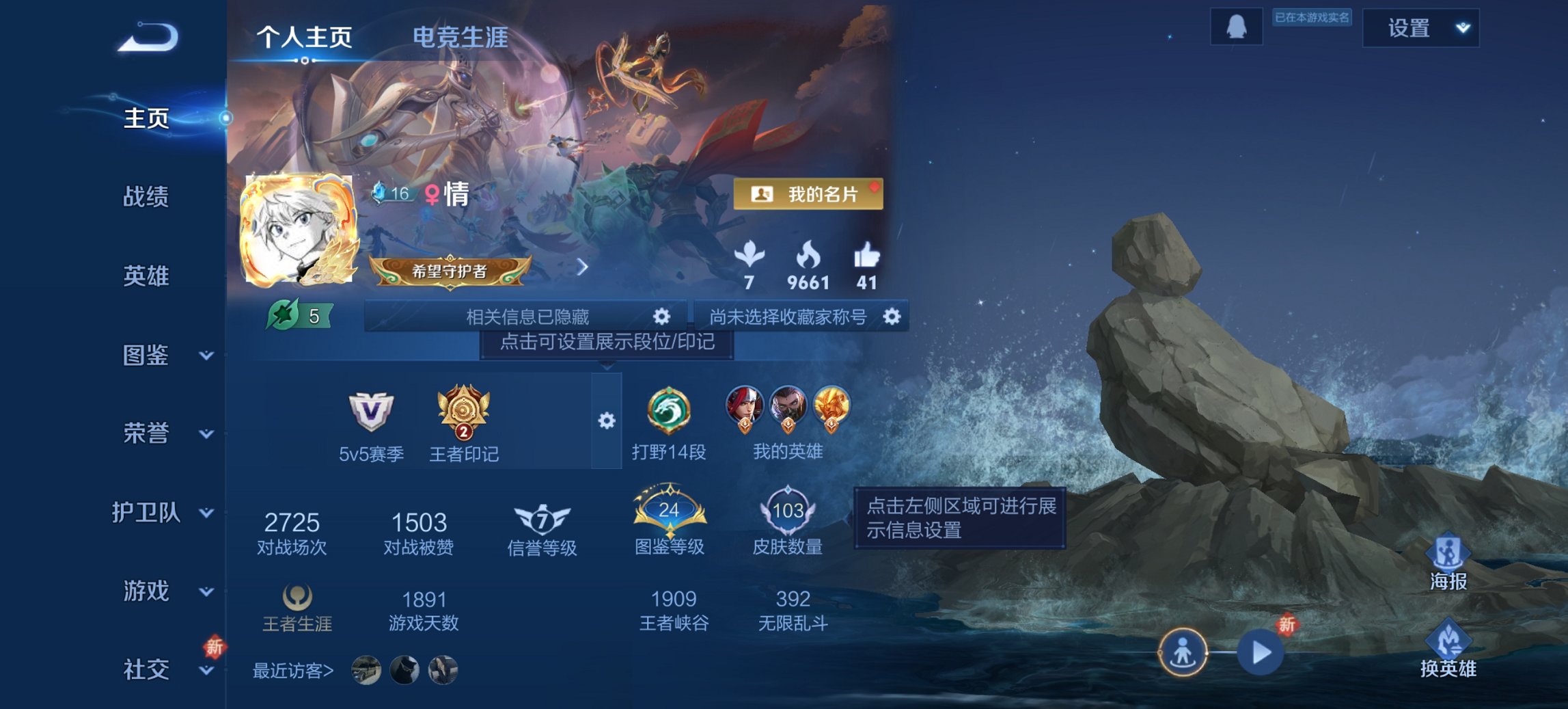Viewport: 1568px width, 709px height.
Task: Click the gear beside 相关信息已隐藏
Action: (660, 316)
